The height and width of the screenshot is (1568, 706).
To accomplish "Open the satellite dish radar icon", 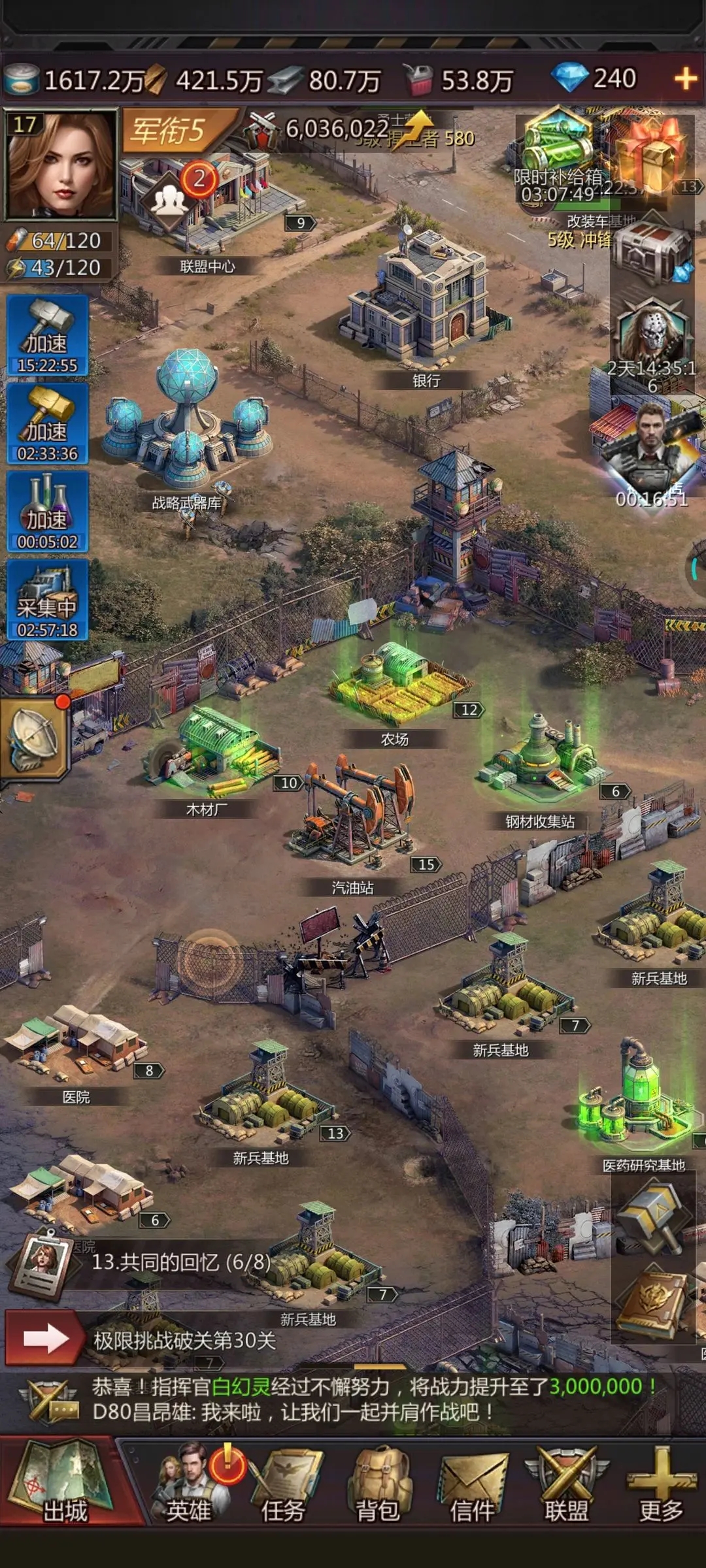I will [34, 738].
